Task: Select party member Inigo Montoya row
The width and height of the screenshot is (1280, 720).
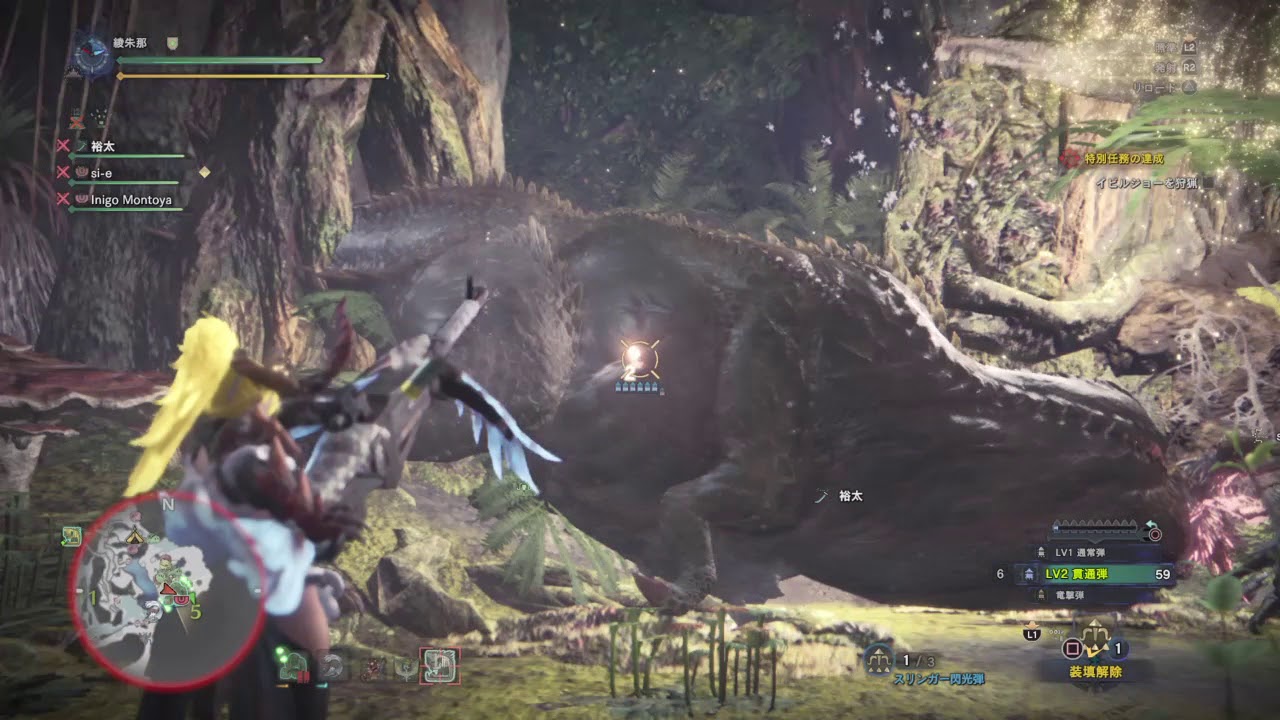Action: (x=130, y=200)
